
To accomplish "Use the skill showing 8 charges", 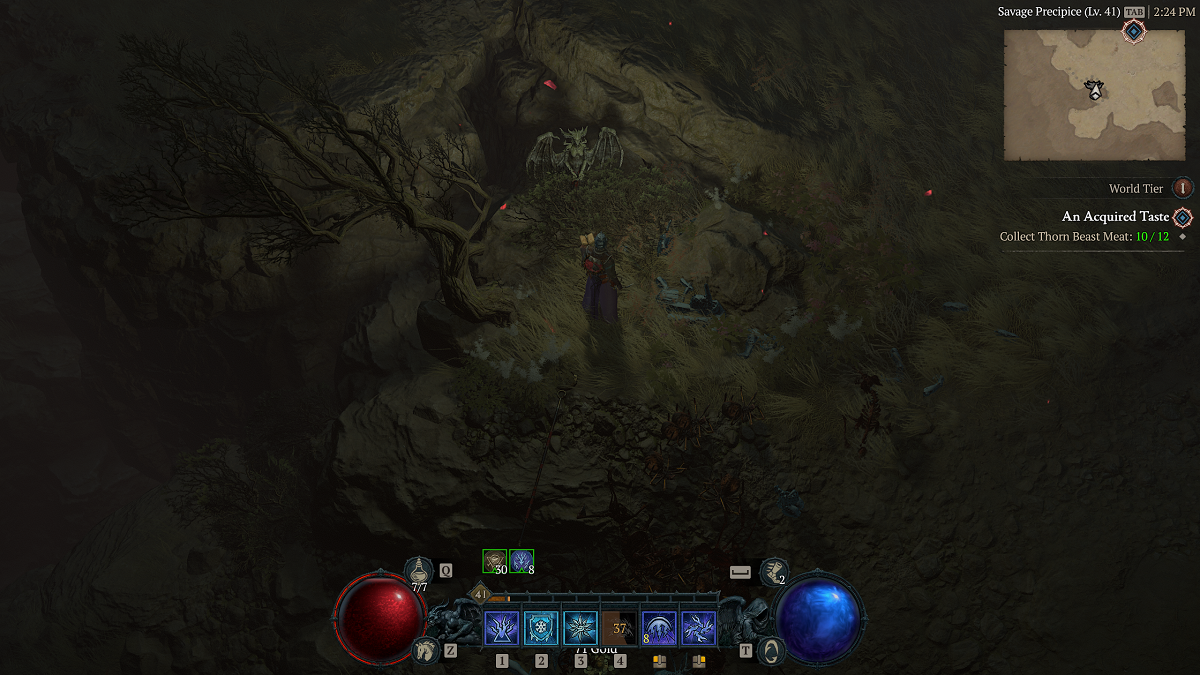I will (659, 629).
